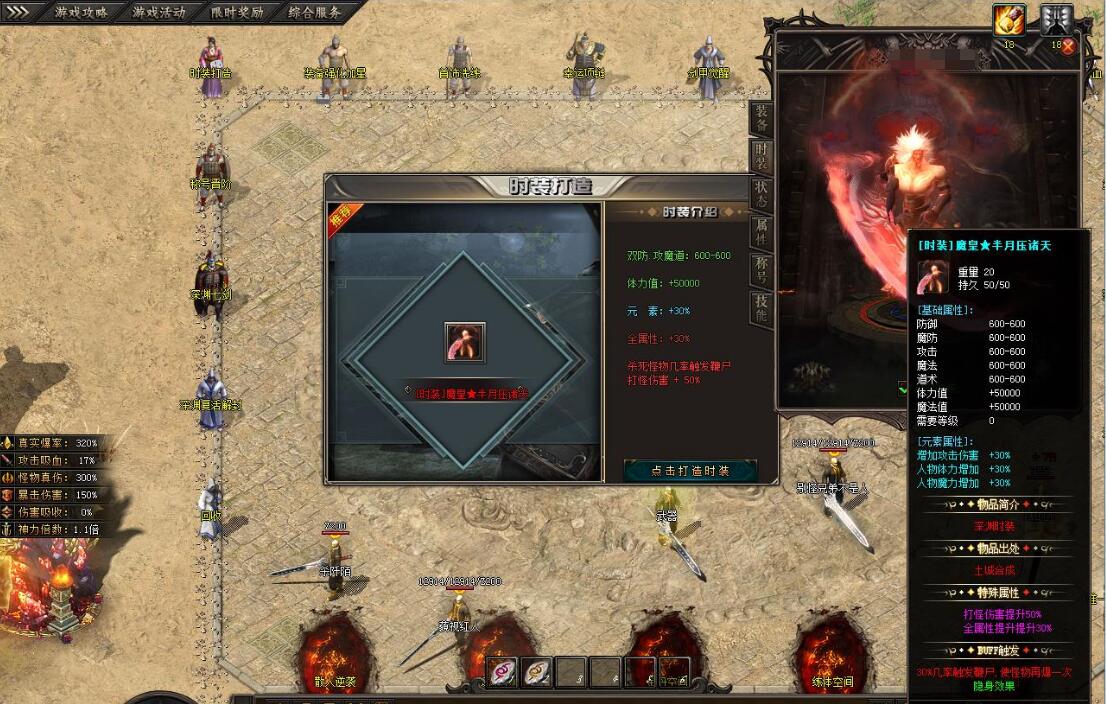This screenshot has height=704, width=1106.
Task: Switch to the 技能 tab
Action: pyautogui.click(x=762, y=309)
